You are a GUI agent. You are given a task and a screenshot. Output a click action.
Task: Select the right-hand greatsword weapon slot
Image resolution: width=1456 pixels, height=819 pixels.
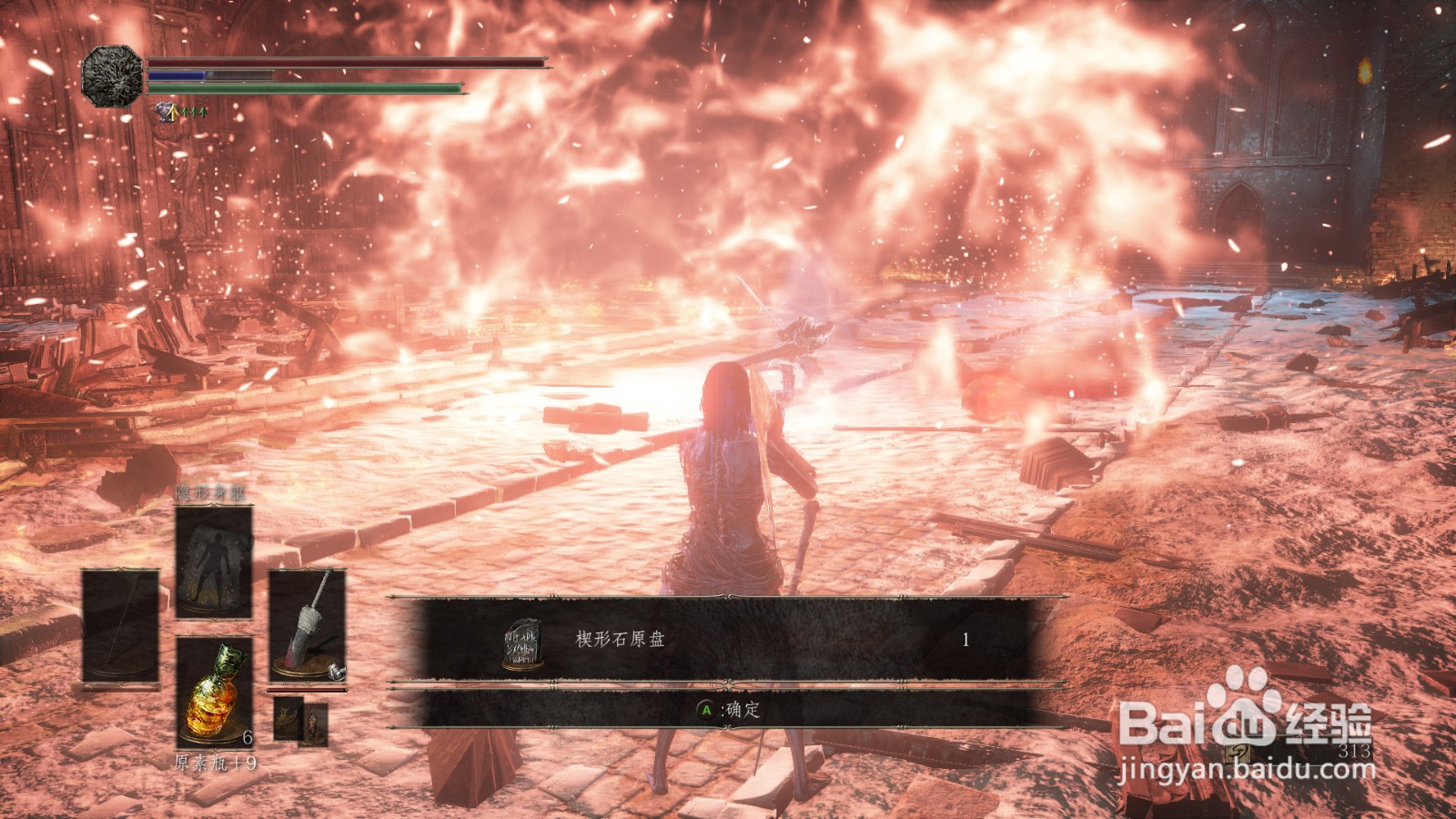click(x=308, y=624)
